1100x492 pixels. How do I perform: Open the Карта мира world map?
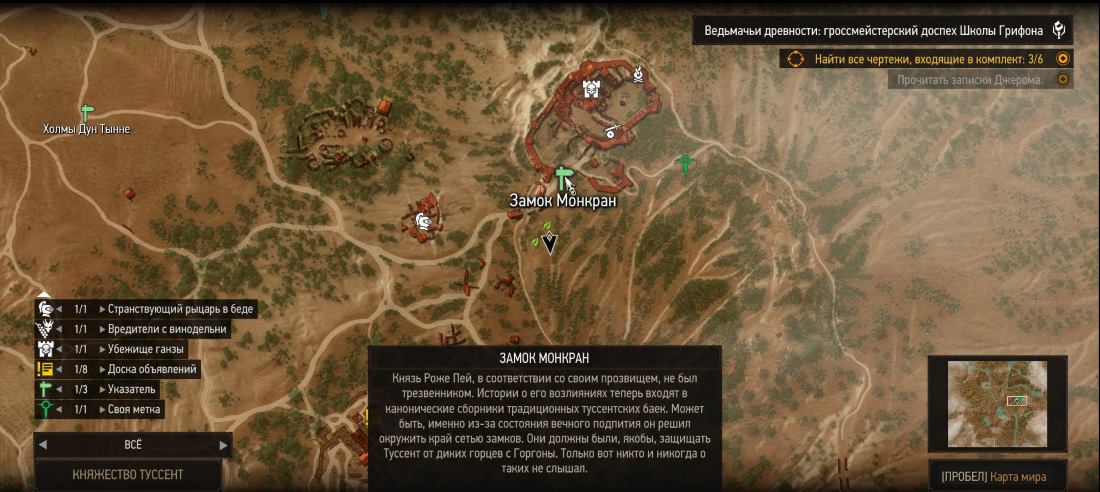coord(997,476)
